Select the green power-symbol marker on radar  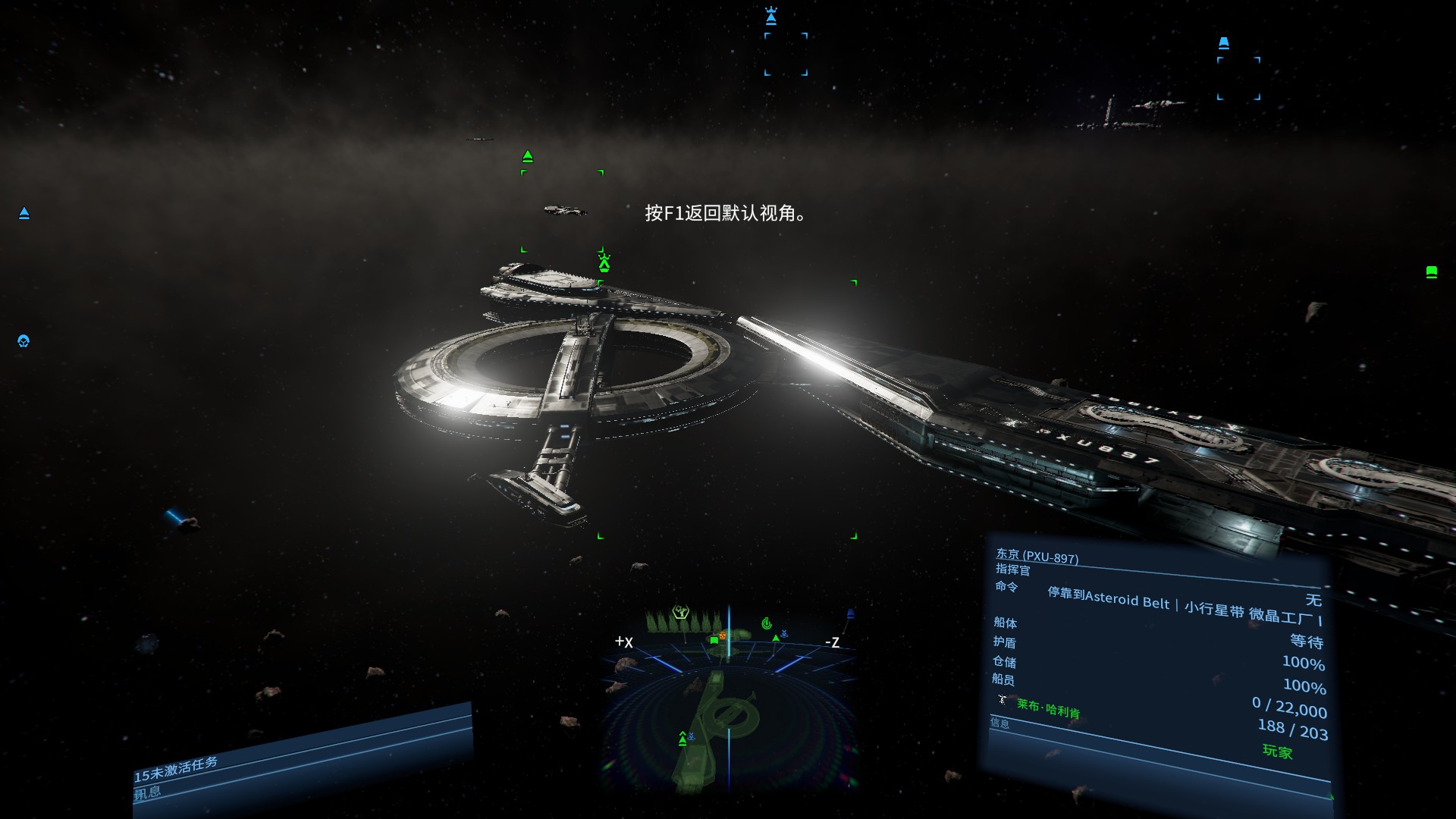(767, 623)
